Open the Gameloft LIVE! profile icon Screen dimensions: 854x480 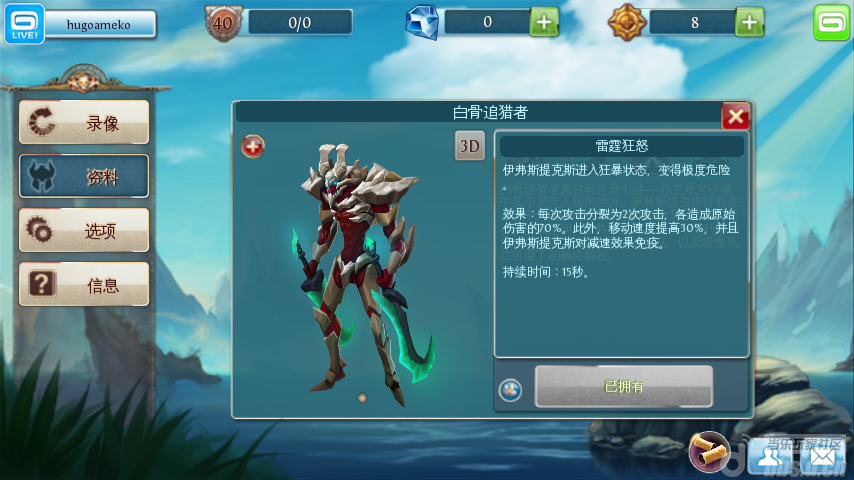(x=22, y=23)
